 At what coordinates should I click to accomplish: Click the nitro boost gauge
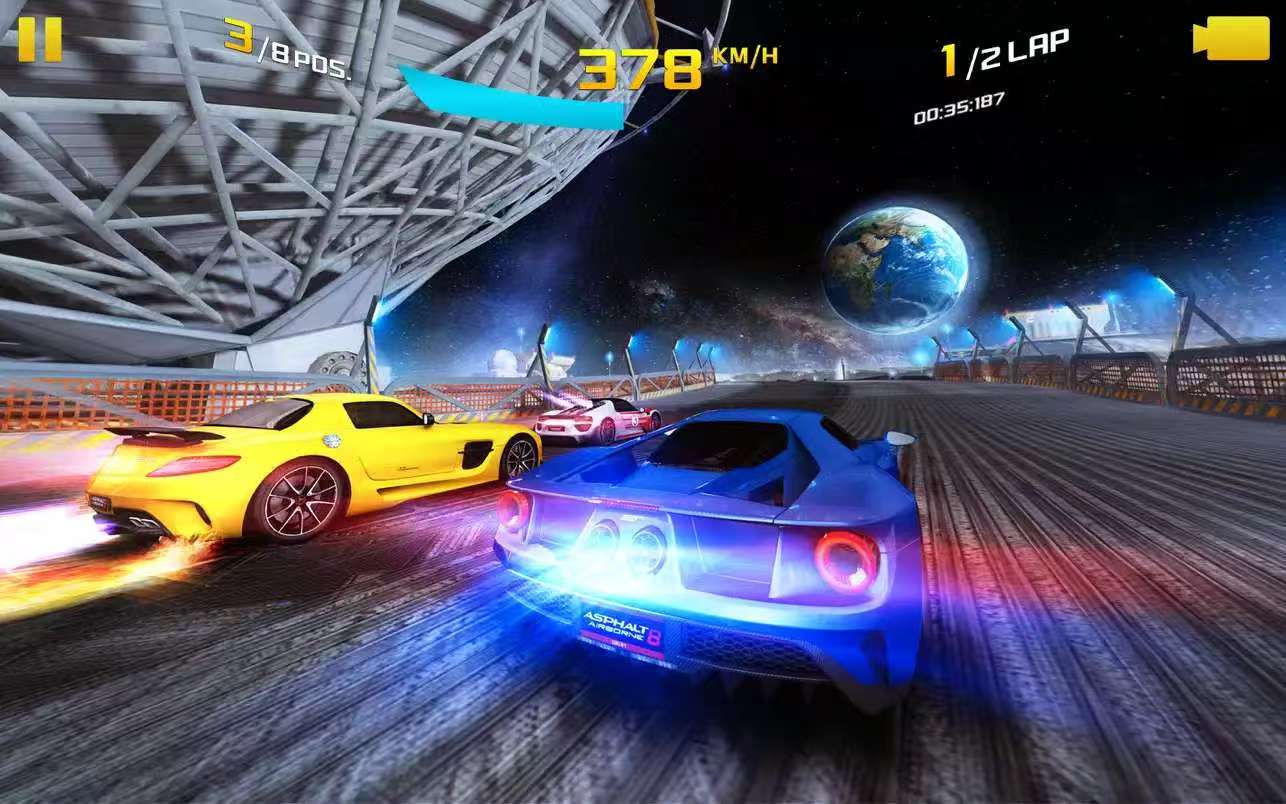[510, 97]
